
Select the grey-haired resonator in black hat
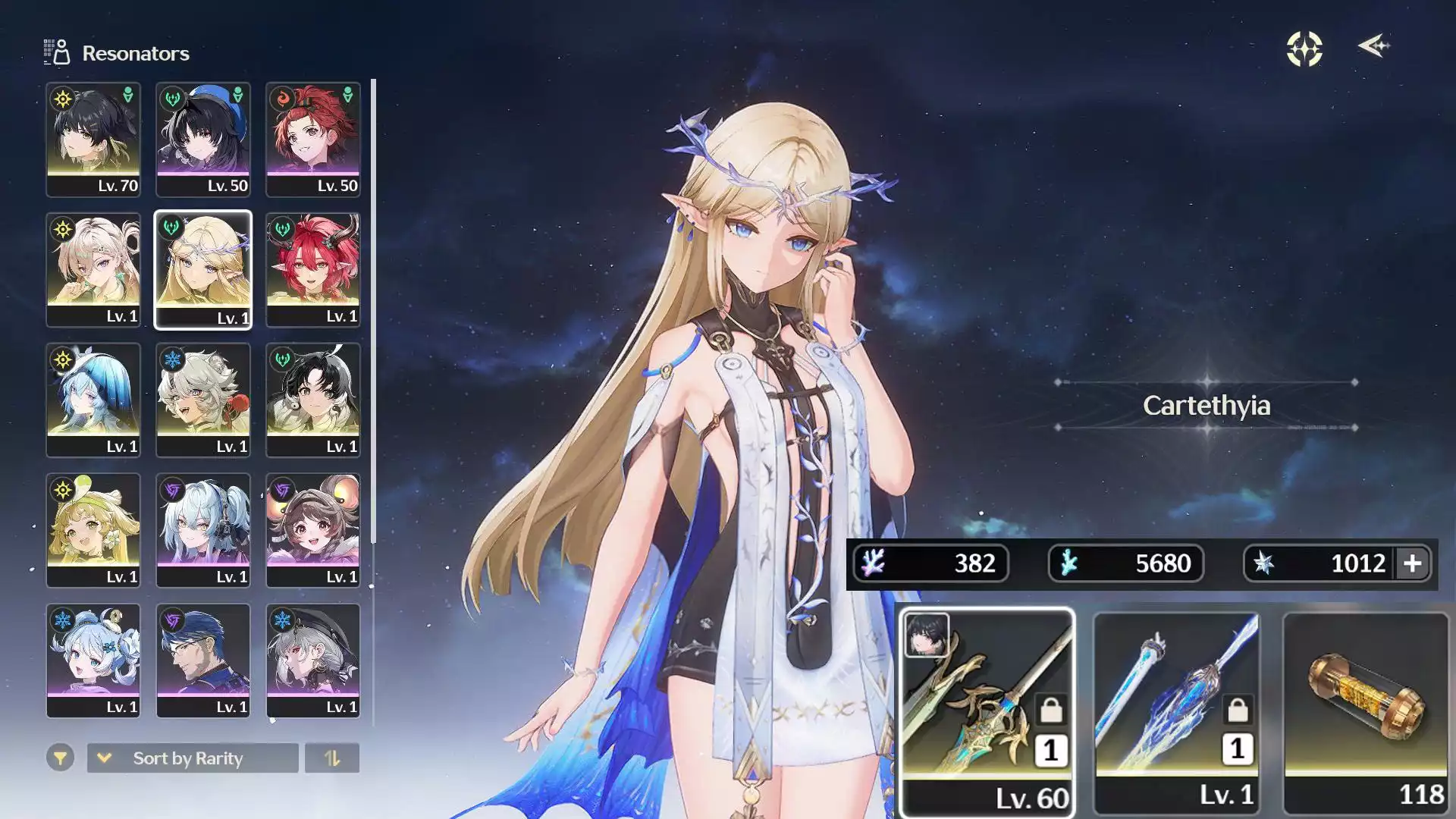pyautogui.click(x=312, y=661)
